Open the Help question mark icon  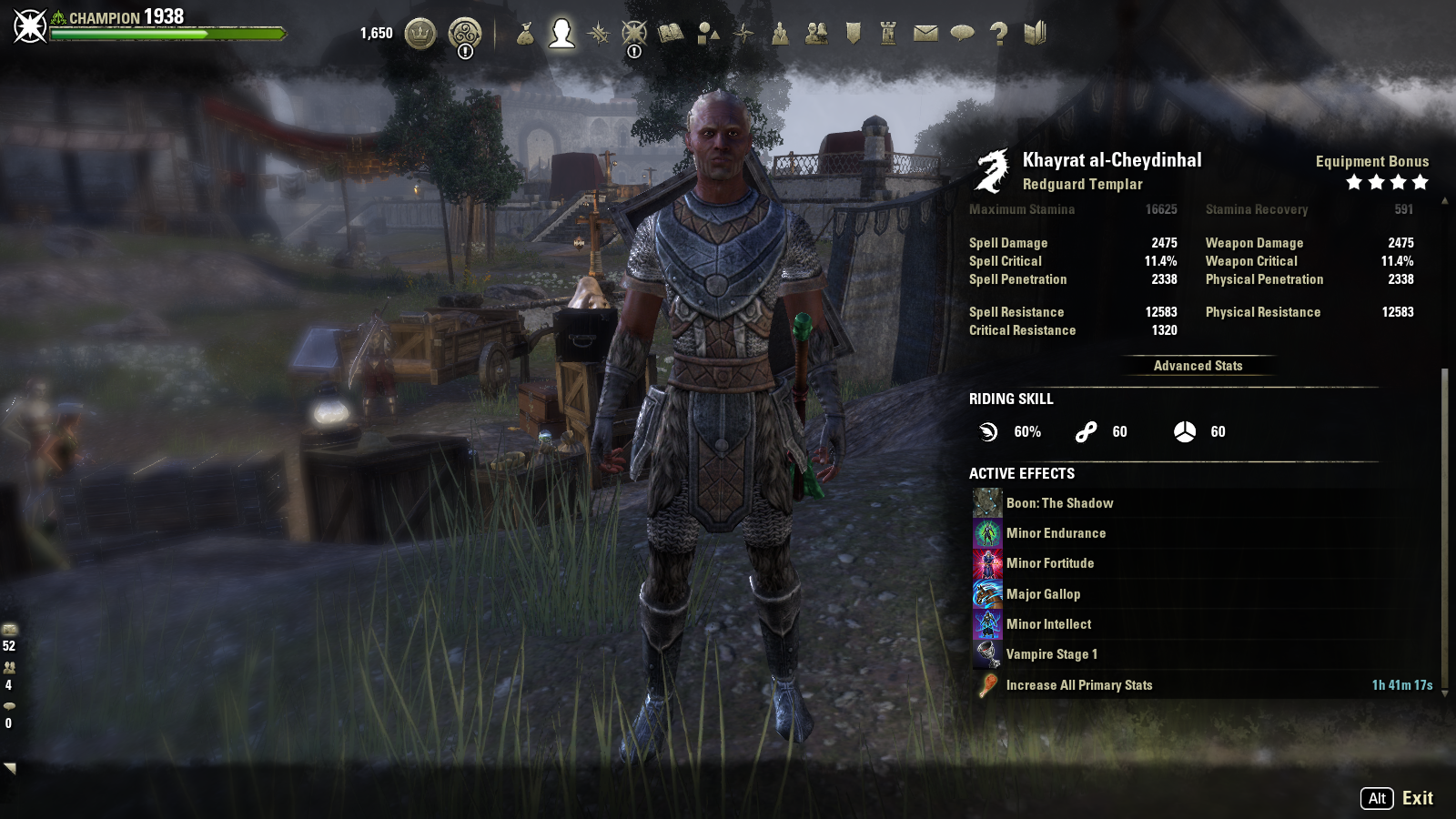998,34
